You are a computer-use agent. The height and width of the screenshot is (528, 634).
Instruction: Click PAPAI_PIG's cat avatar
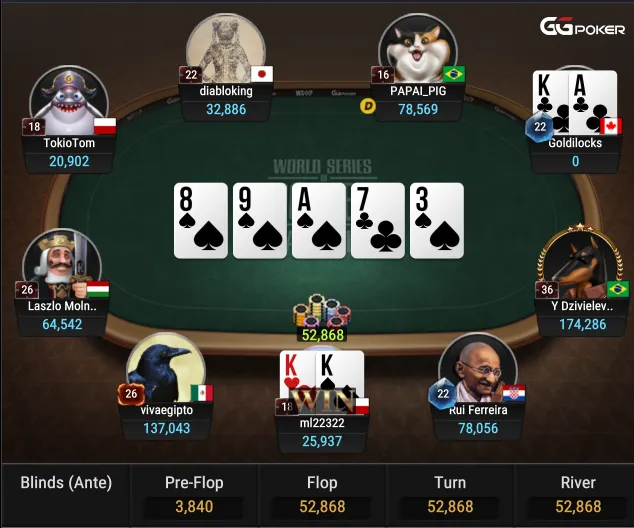417,48
